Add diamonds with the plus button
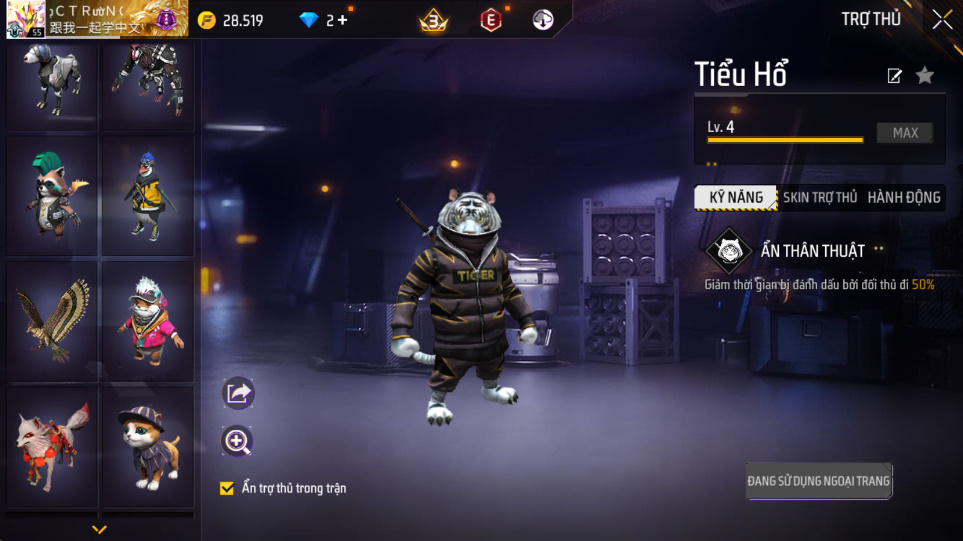The height and width of the screenshot is (541, 963). point(343,20)
